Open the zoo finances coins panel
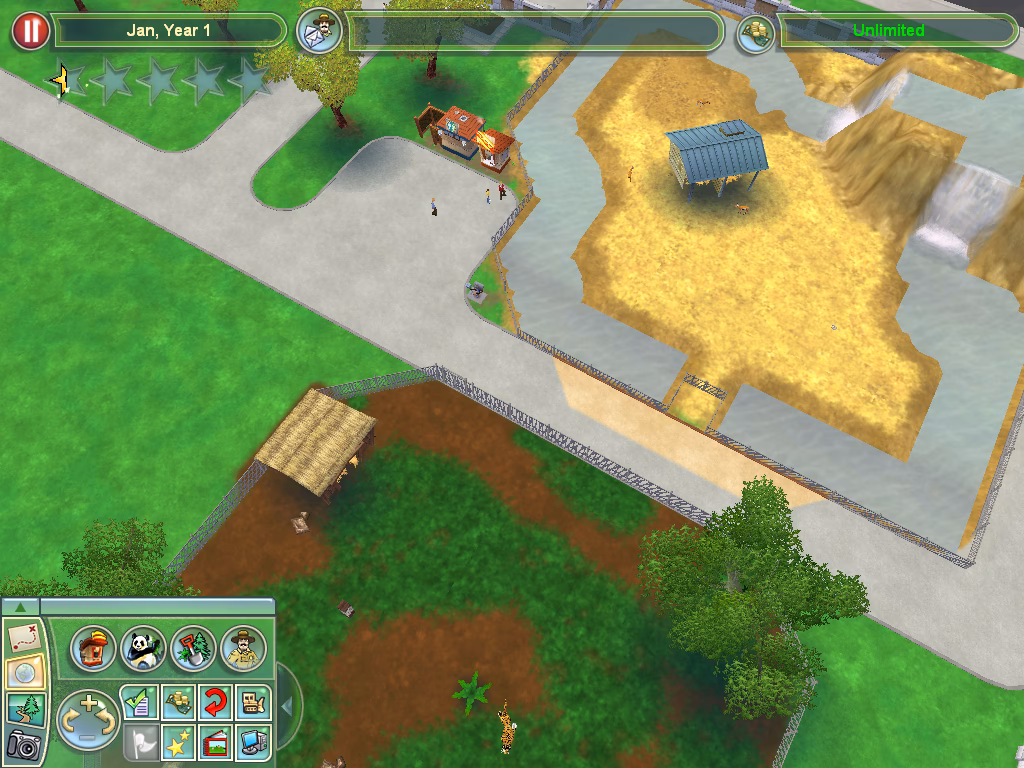Image resolution: width=1024 pixels, height=768 pixels. coord(177,702)
